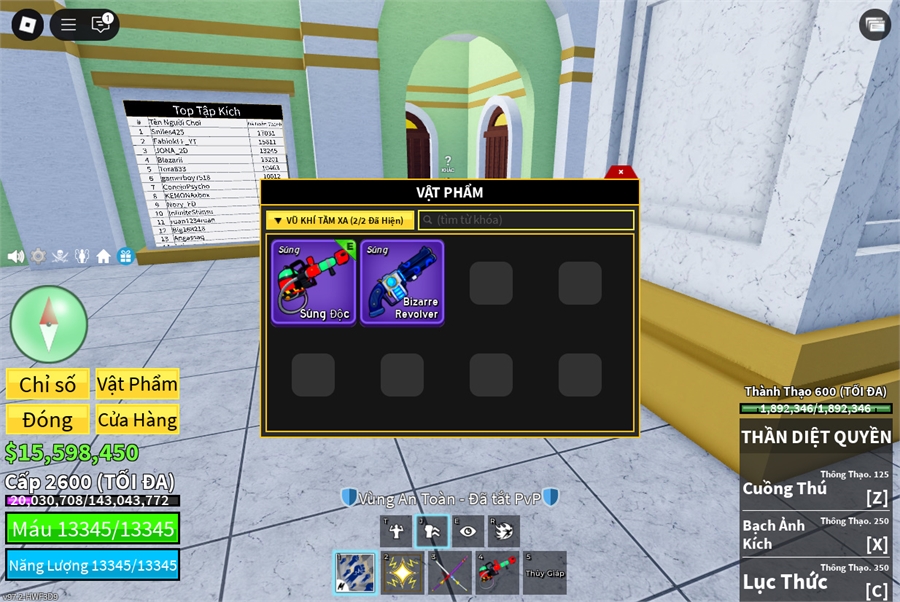900x602 pixels.
Task: Select the Thủy Giáp hotbar slot
Action: (x=545, y=573)
